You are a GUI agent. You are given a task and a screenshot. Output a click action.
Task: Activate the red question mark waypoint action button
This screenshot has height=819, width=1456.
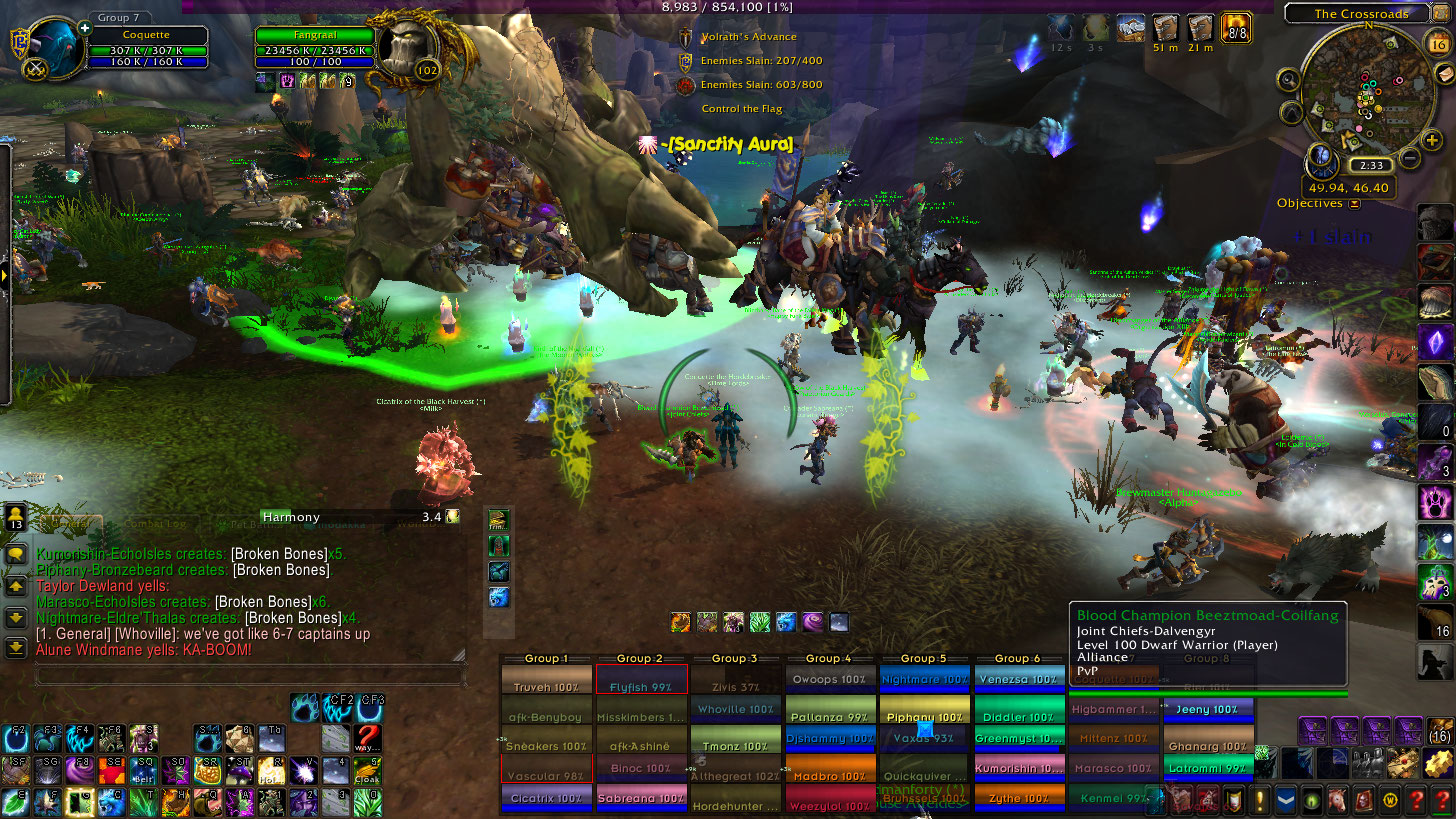click(x=369, y=738)
